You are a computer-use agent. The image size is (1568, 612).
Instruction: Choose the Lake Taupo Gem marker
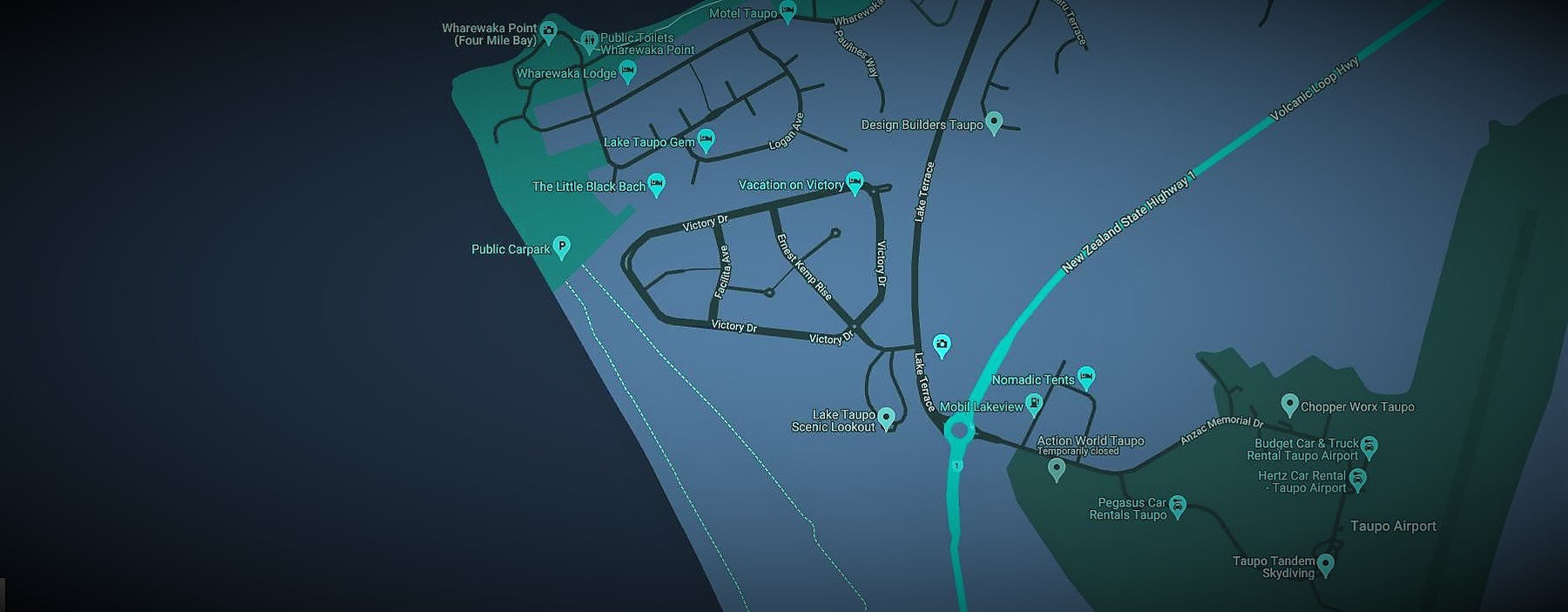[706, 139]
